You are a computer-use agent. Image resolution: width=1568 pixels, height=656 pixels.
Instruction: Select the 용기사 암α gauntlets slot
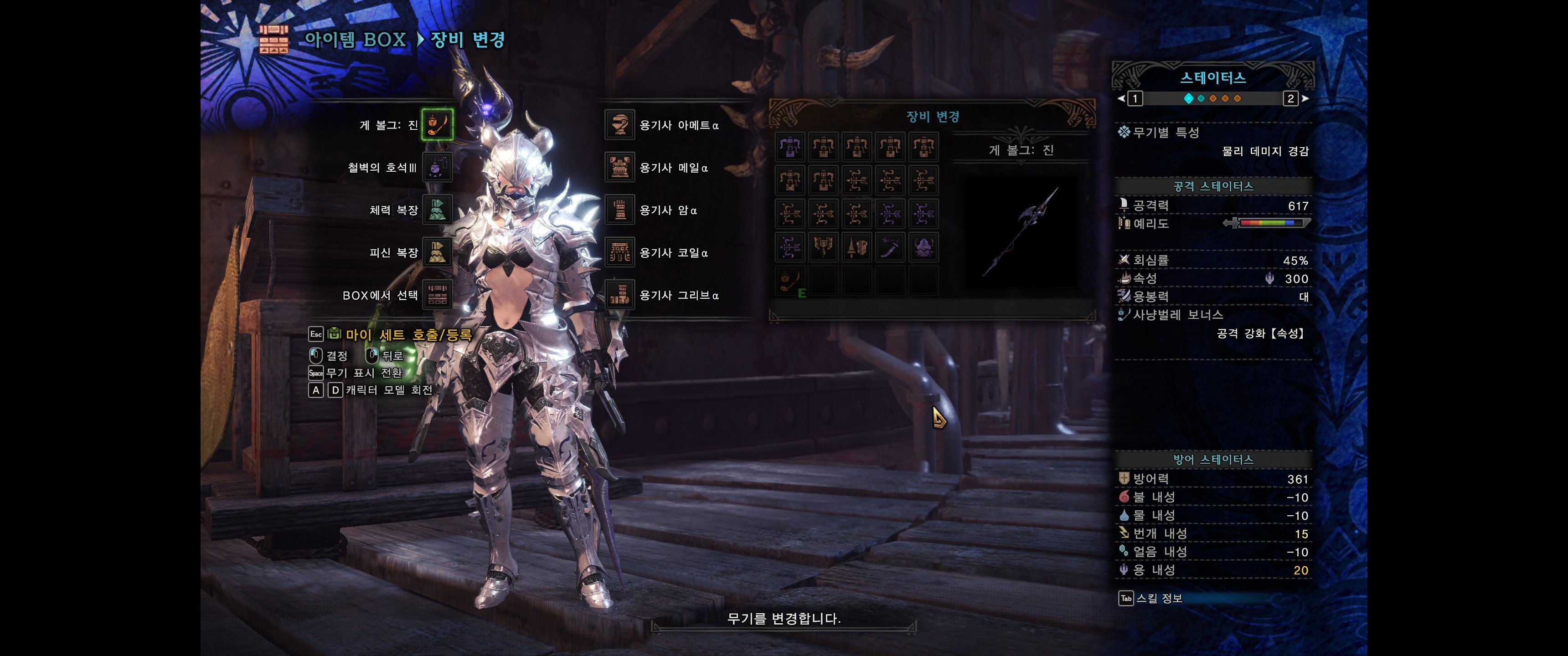pos(619,210)
